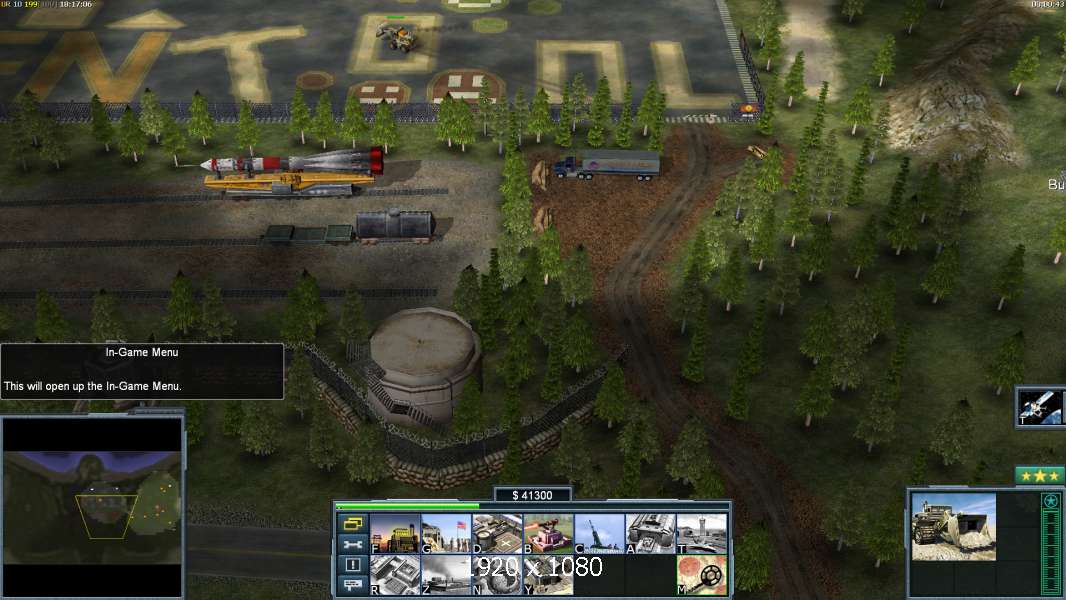Image resolution: width=1066 pixels, height=600 pixels.
Task: Activate the satellite power shortcut icon
Action: point(1040,406)
